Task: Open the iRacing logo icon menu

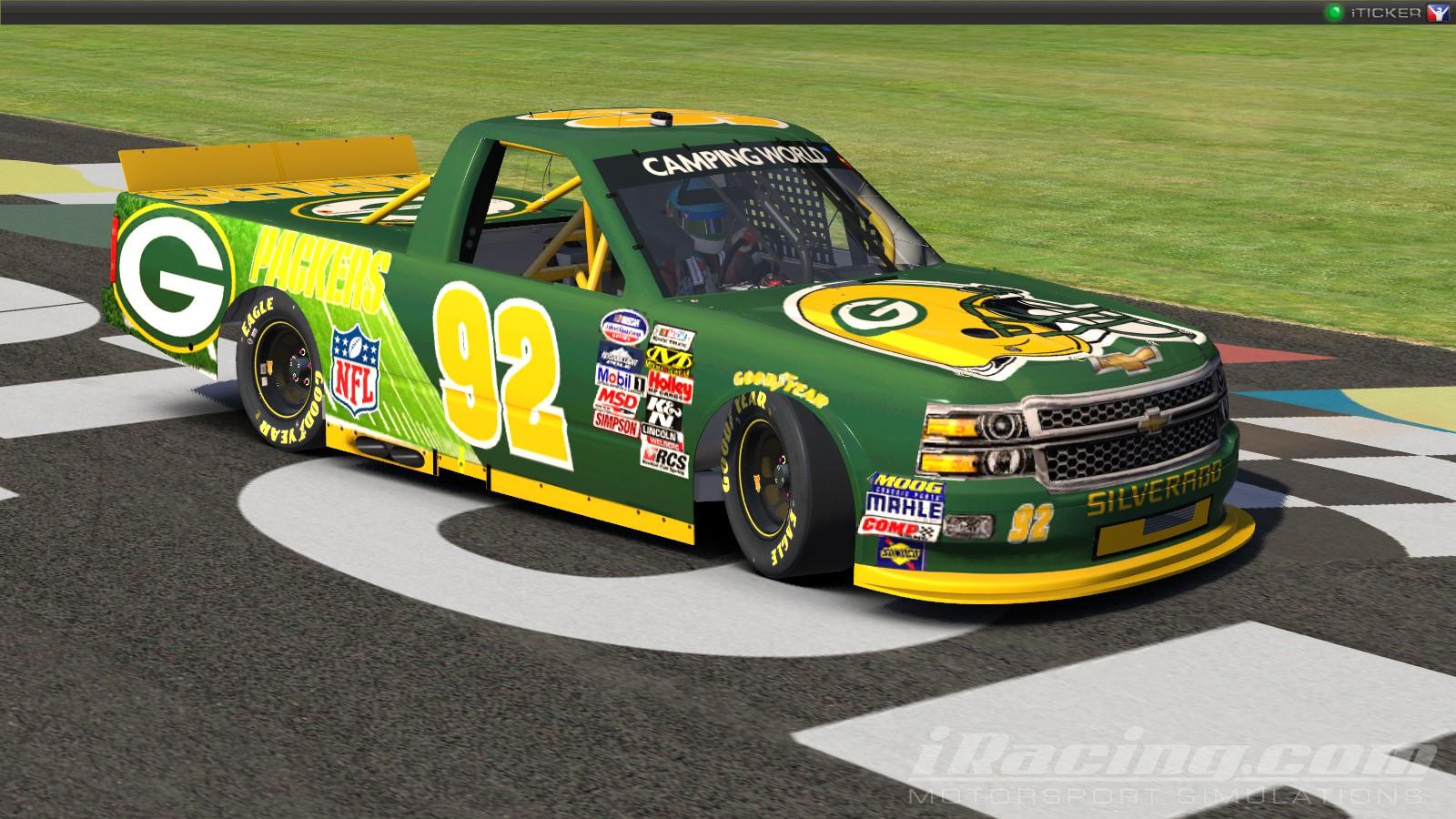Action: pos(1438,13)
